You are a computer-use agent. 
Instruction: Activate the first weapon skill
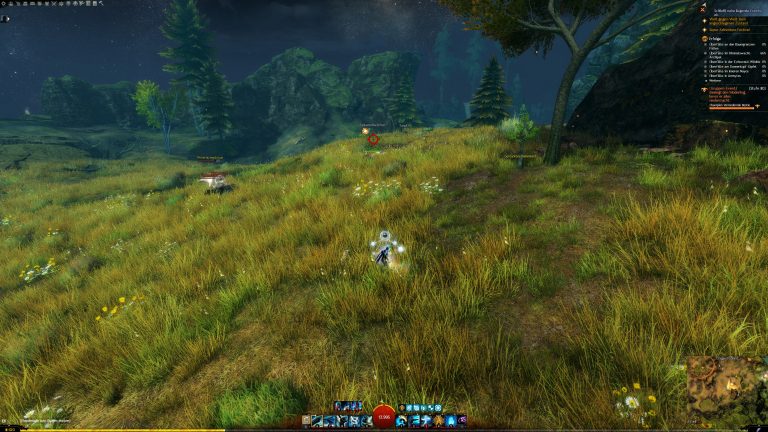pyautogui.click(x=317, y=421)
